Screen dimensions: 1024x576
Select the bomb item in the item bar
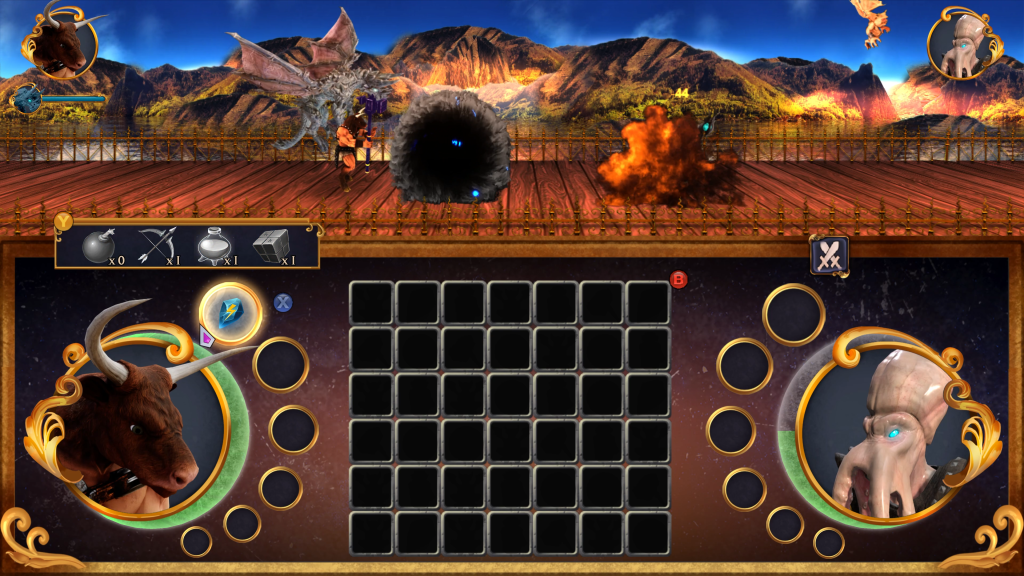(96, 245)
